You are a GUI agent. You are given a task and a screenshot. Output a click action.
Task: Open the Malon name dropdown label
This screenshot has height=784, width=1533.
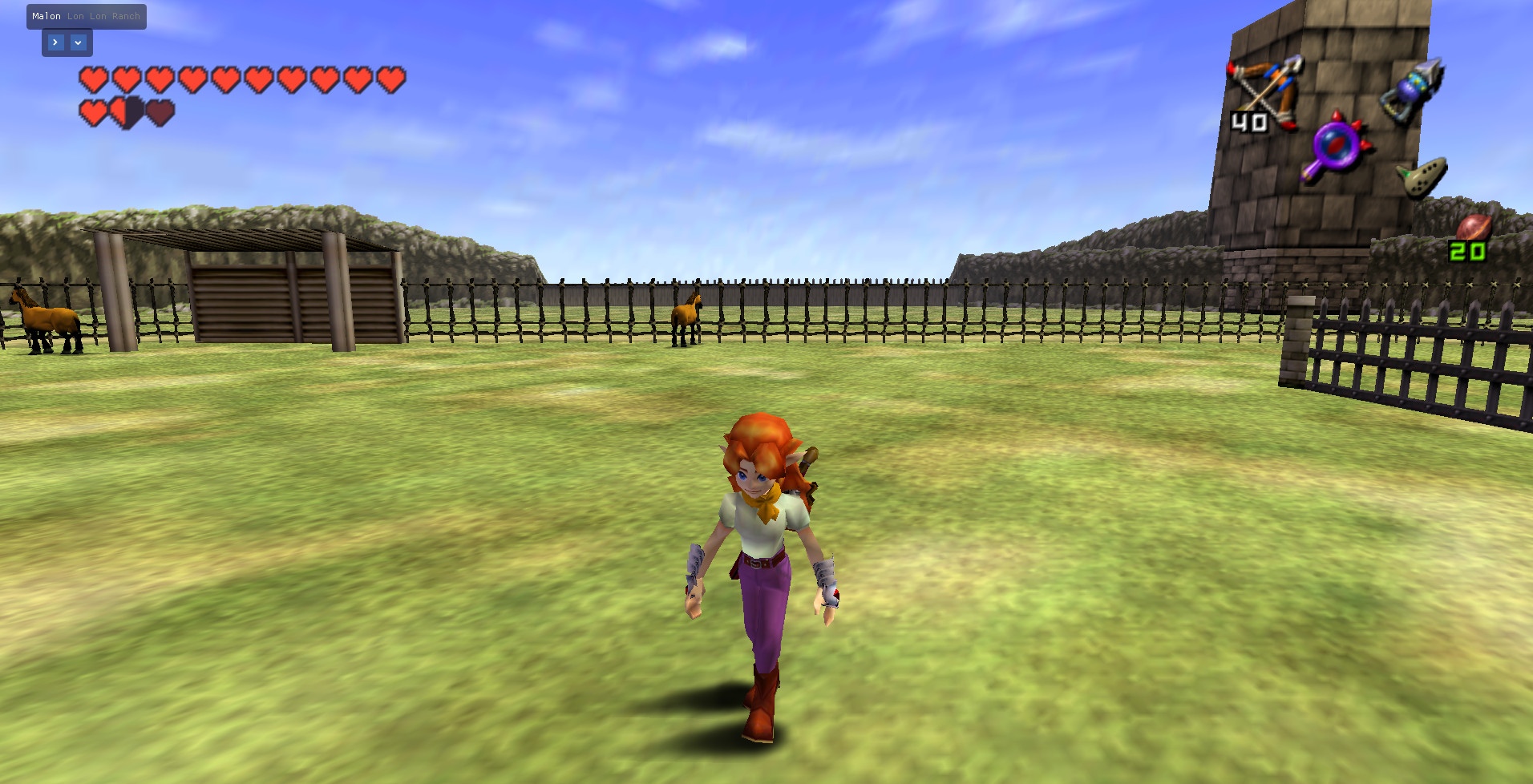[47, 15]
